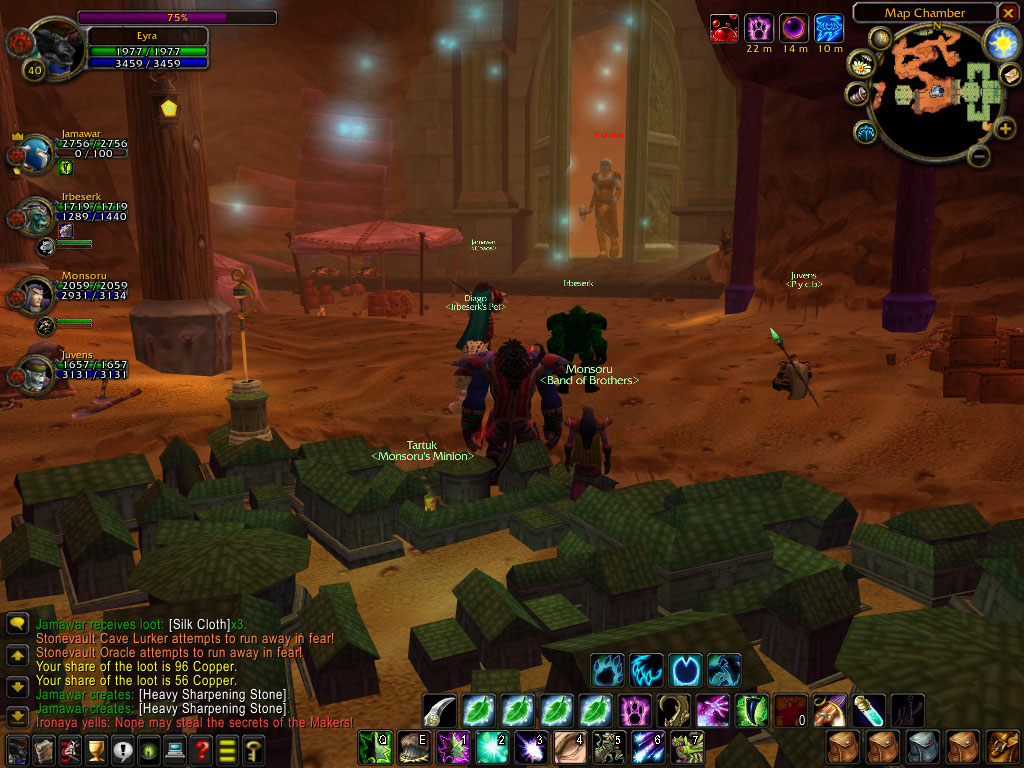1024x768 pixels.
Task: Select party member Jamawar's portrait
Action: (35, 154)
